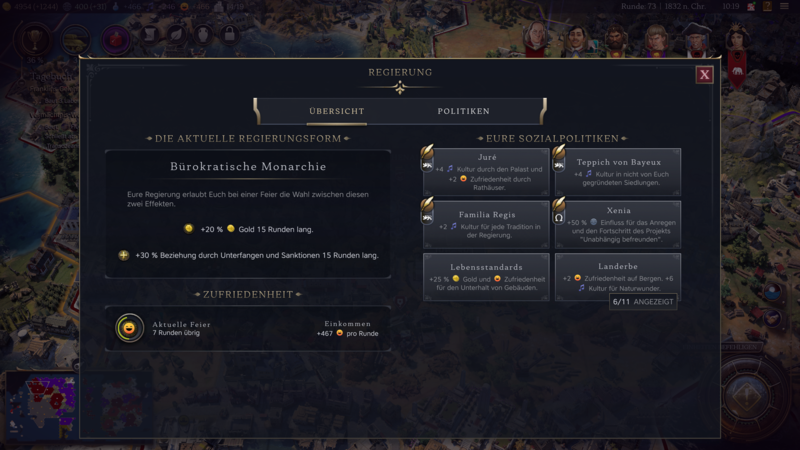Click the Aktuelle Feier happiness icon
800x450 pixels.
tap(129, 328)
